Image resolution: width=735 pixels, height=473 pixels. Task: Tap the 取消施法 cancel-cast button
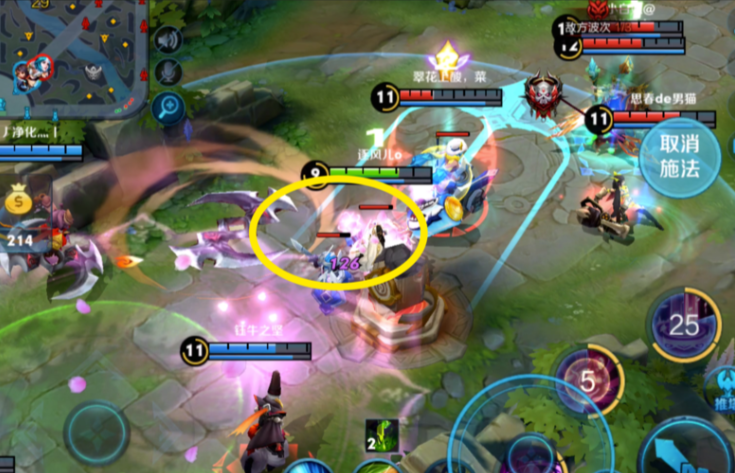pos(687,159)
